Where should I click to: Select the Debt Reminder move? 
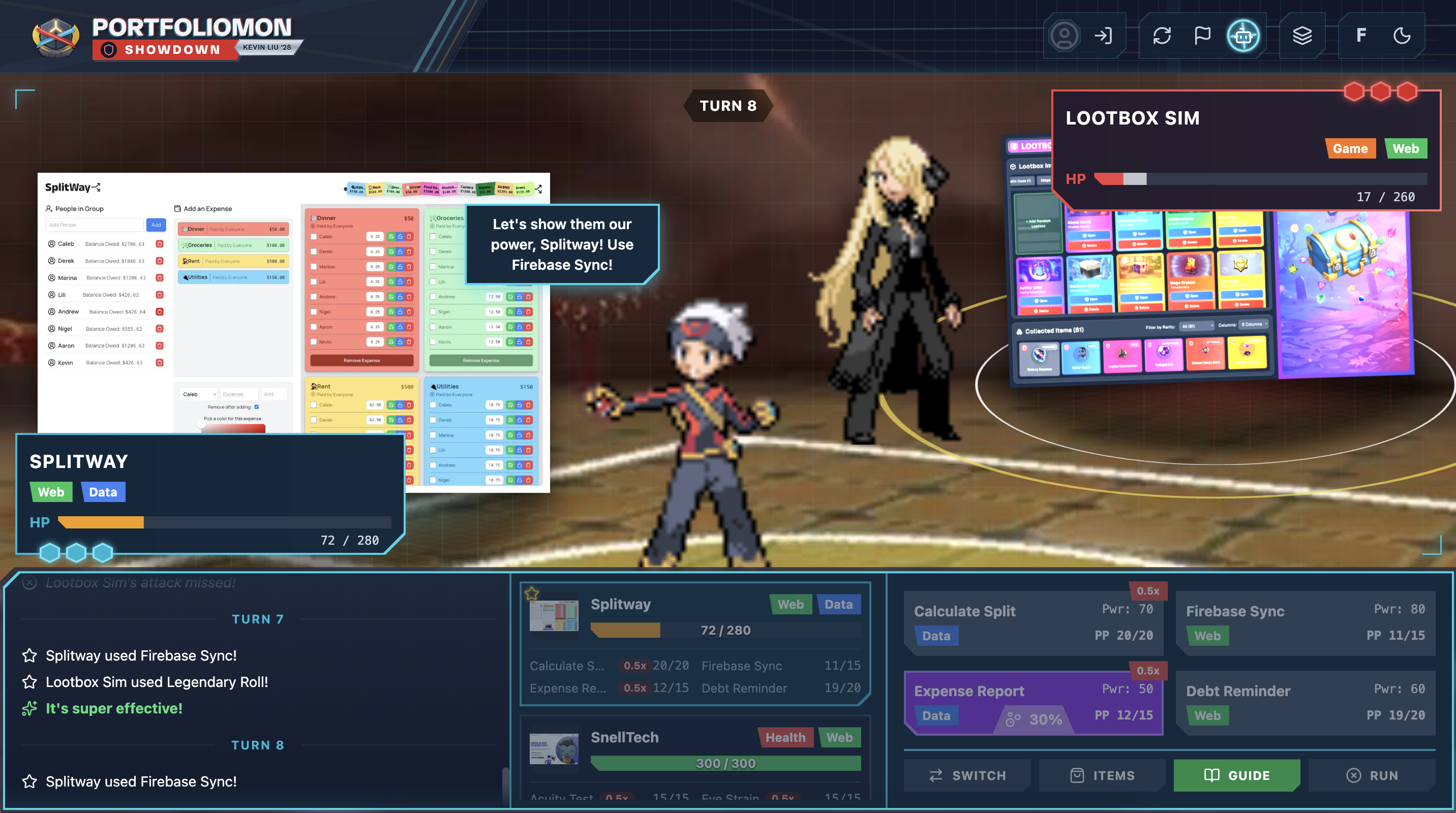click(x=1305, y=702)
